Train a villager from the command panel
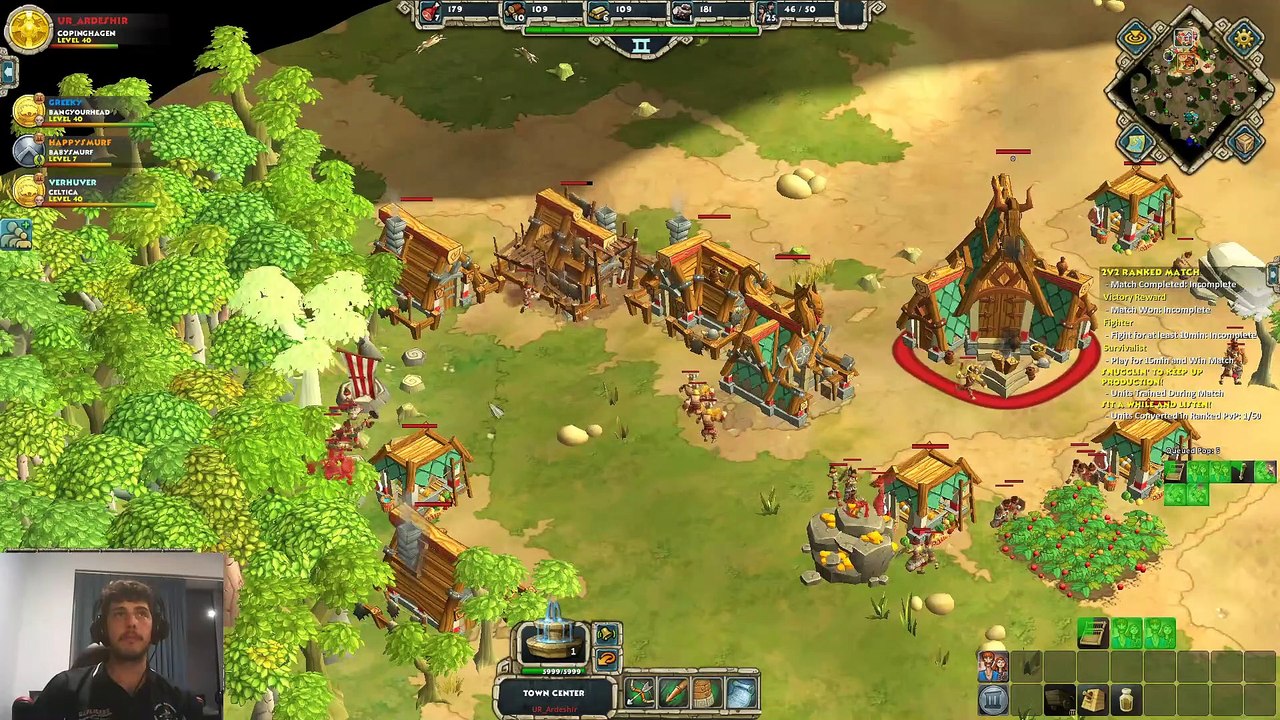 pos(993,665)
